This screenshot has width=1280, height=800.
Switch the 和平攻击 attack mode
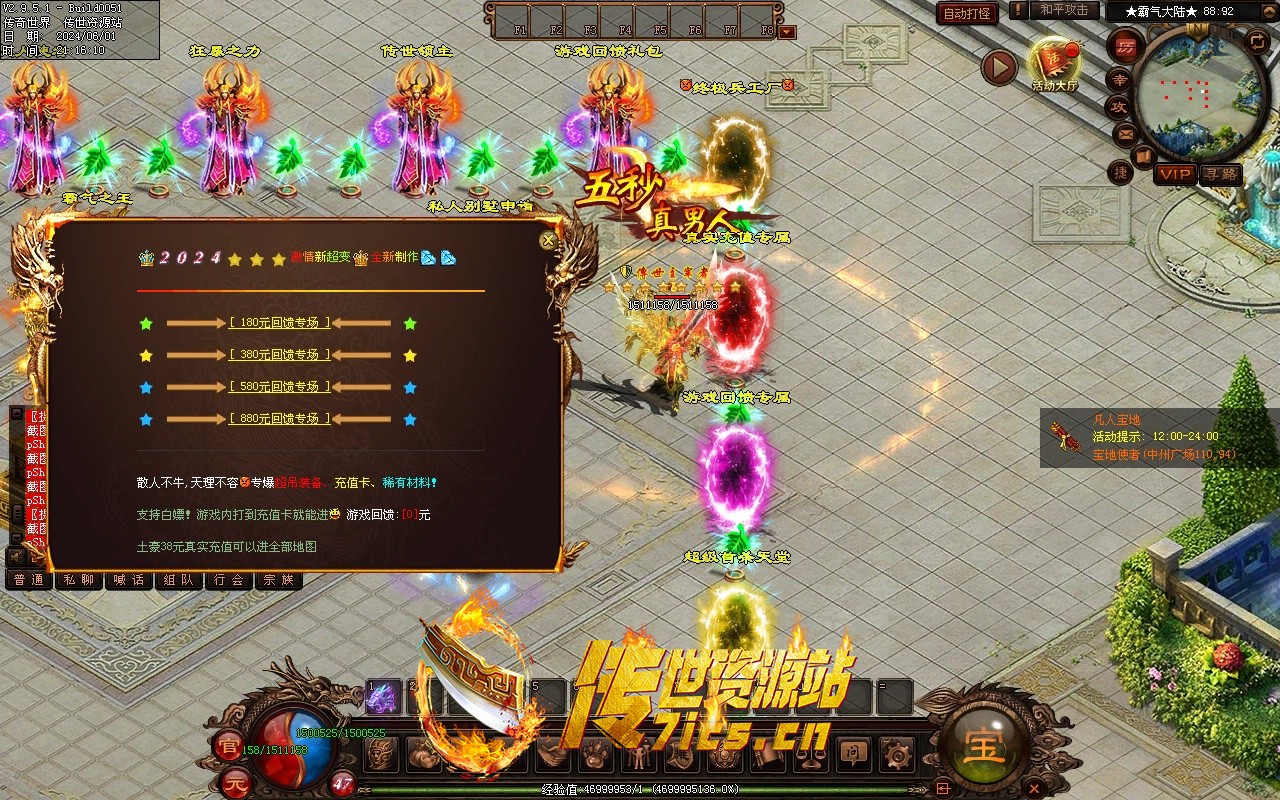click(x=1064, y=10)
